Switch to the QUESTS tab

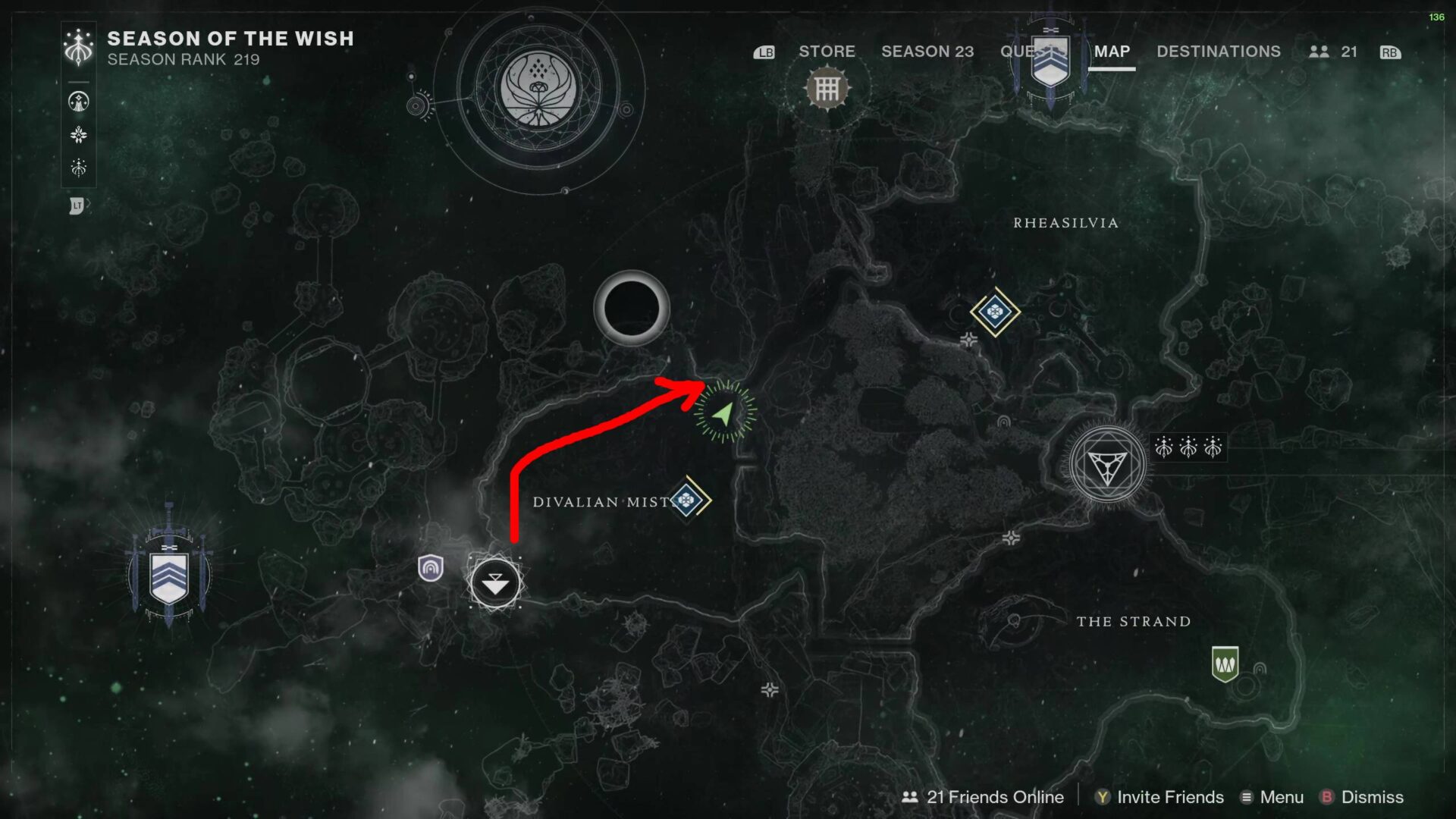tap(1031, 52)
